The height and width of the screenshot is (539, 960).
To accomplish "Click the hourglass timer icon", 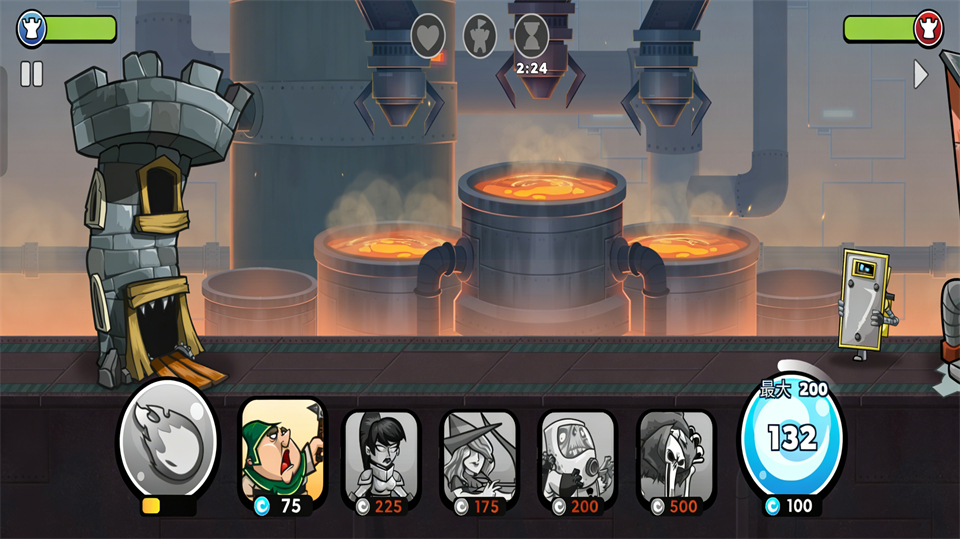I will pos(531,36).
